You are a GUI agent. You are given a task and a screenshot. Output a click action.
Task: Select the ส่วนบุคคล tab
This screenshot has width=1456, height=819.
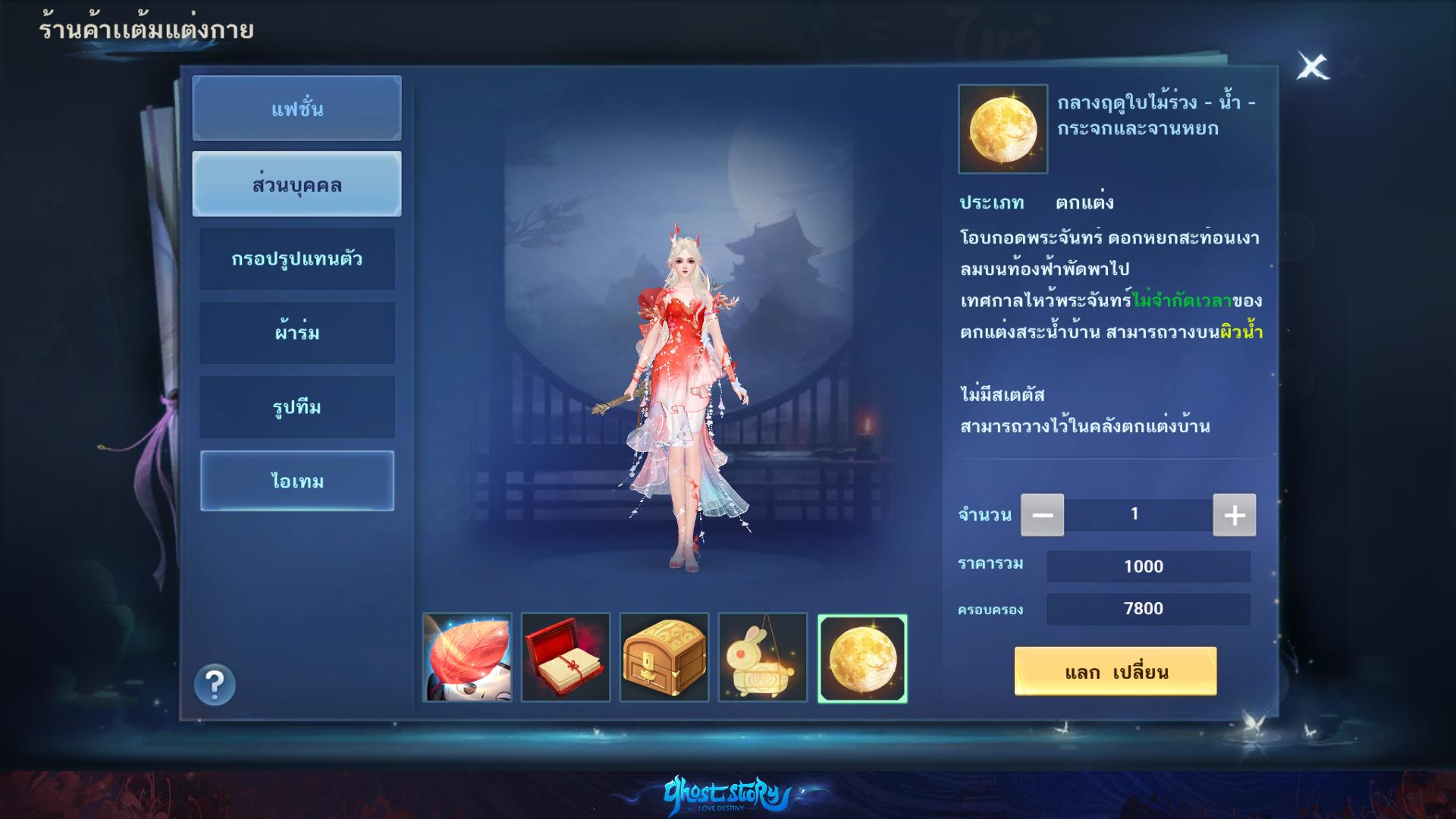(x=297, y=184)
